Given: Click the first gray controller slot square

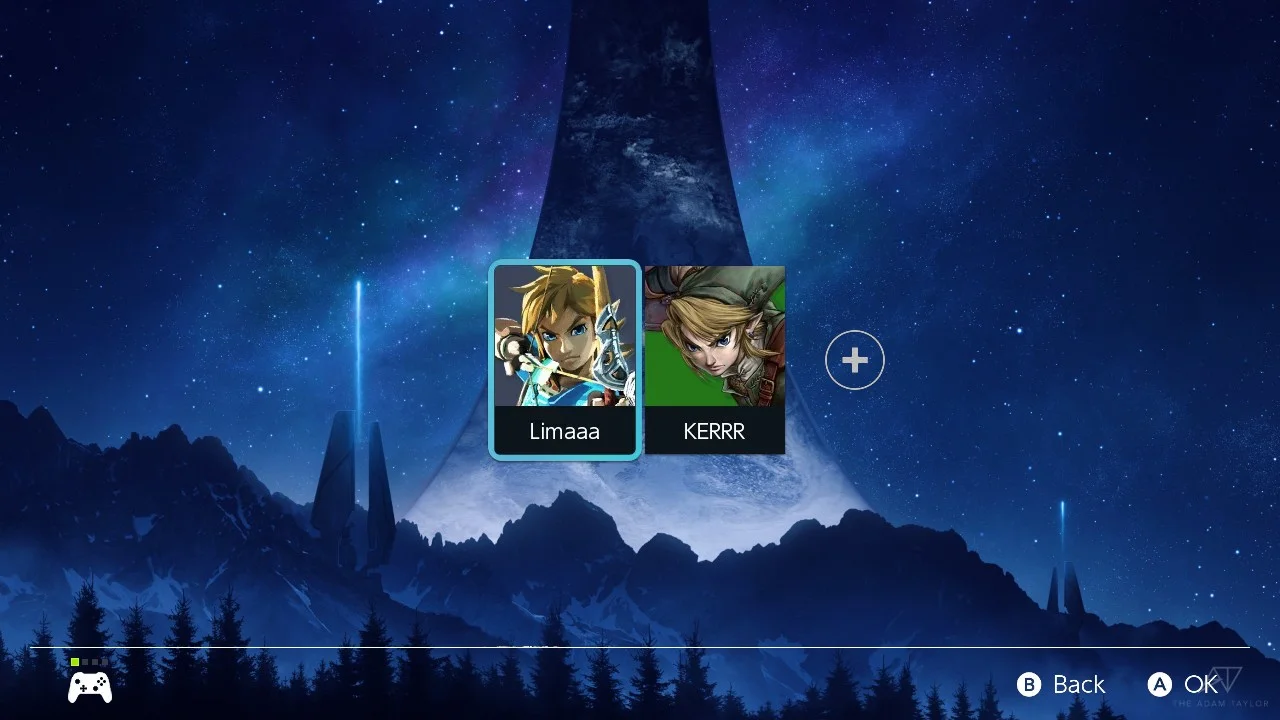Looking at the screenshot, I should click(x=84, y=661).
